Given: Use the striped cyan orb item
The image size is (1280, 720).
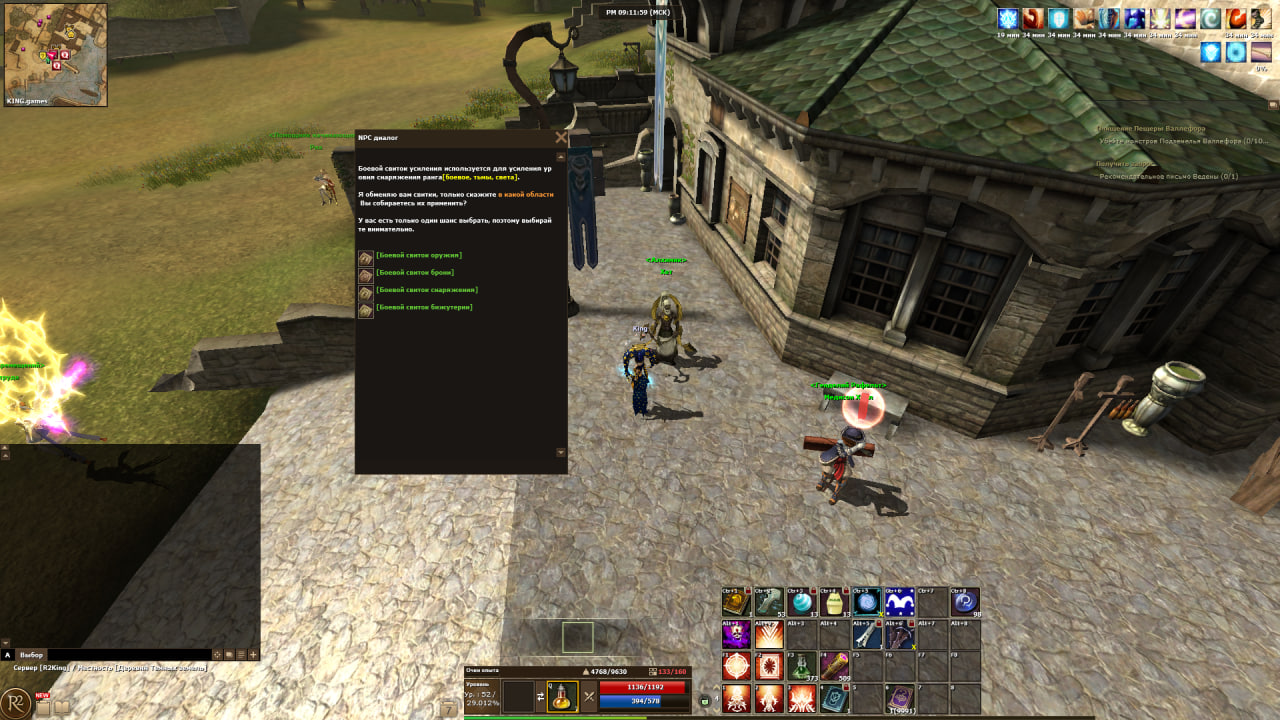Looking at the screenshot, I should [x=801, y=602].
